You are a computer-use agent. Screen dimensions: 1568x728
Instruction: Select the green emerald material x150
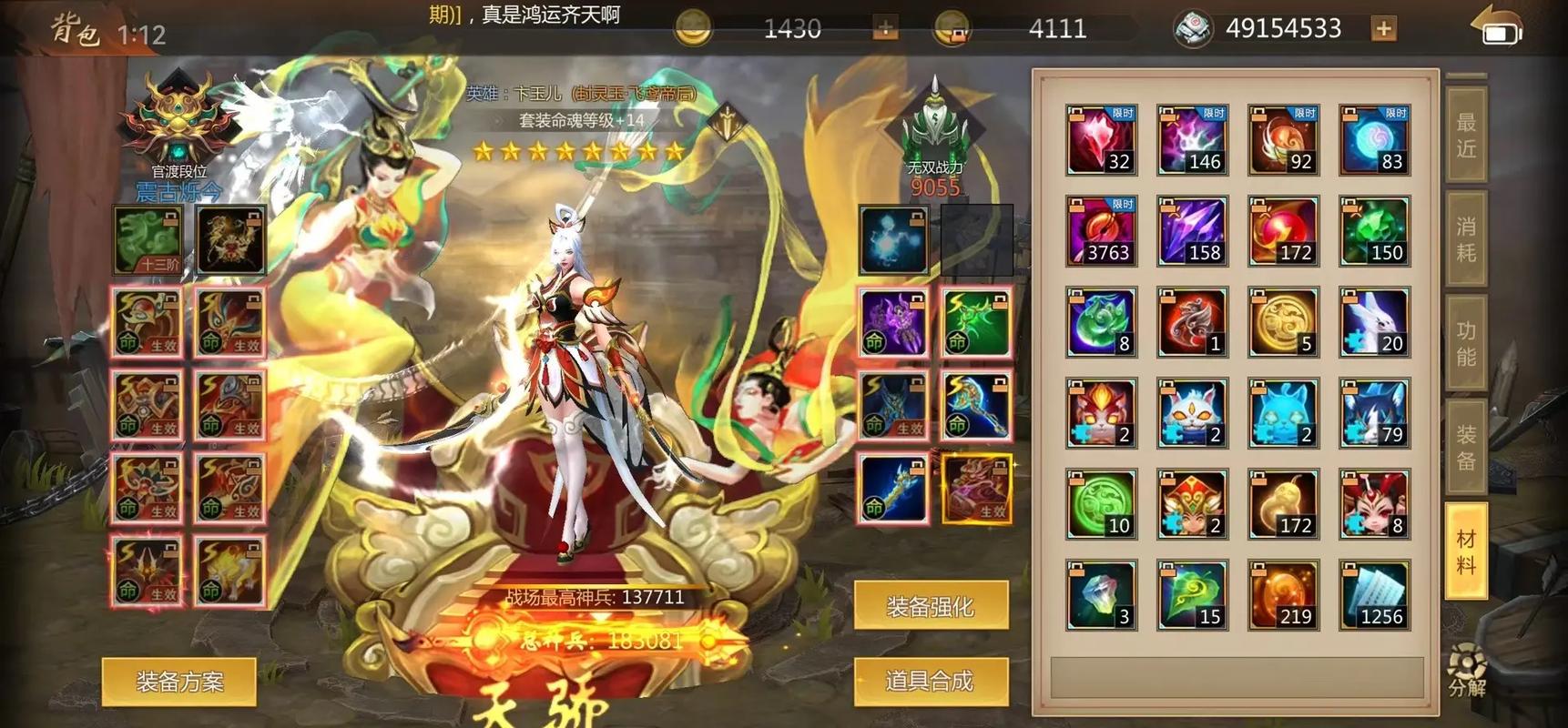pyautogui.click(x=1375, y=230)
